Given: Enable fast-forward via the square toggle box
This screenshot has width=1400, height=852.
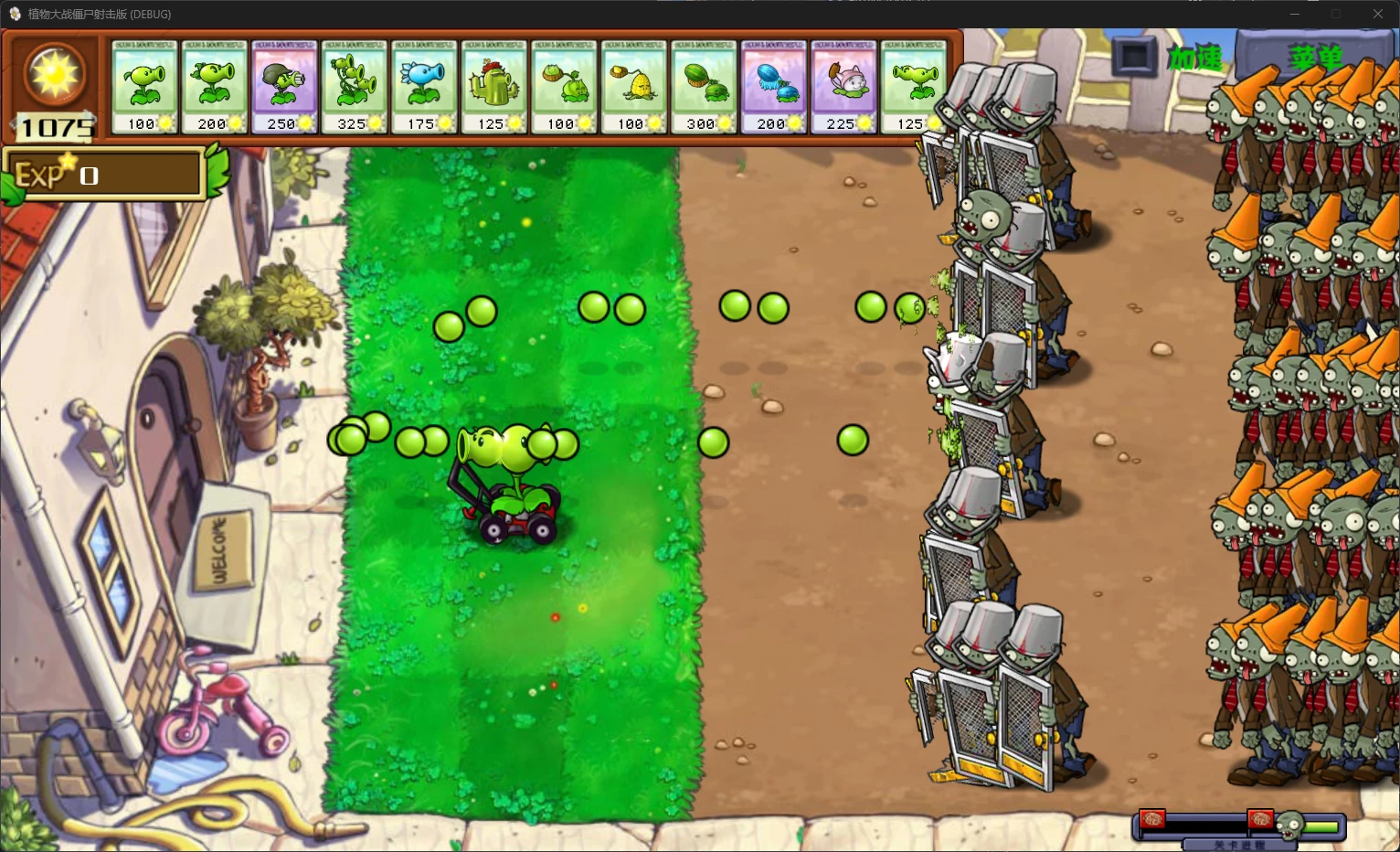Looking at the screenshot, I should [x=1133, y=58].
